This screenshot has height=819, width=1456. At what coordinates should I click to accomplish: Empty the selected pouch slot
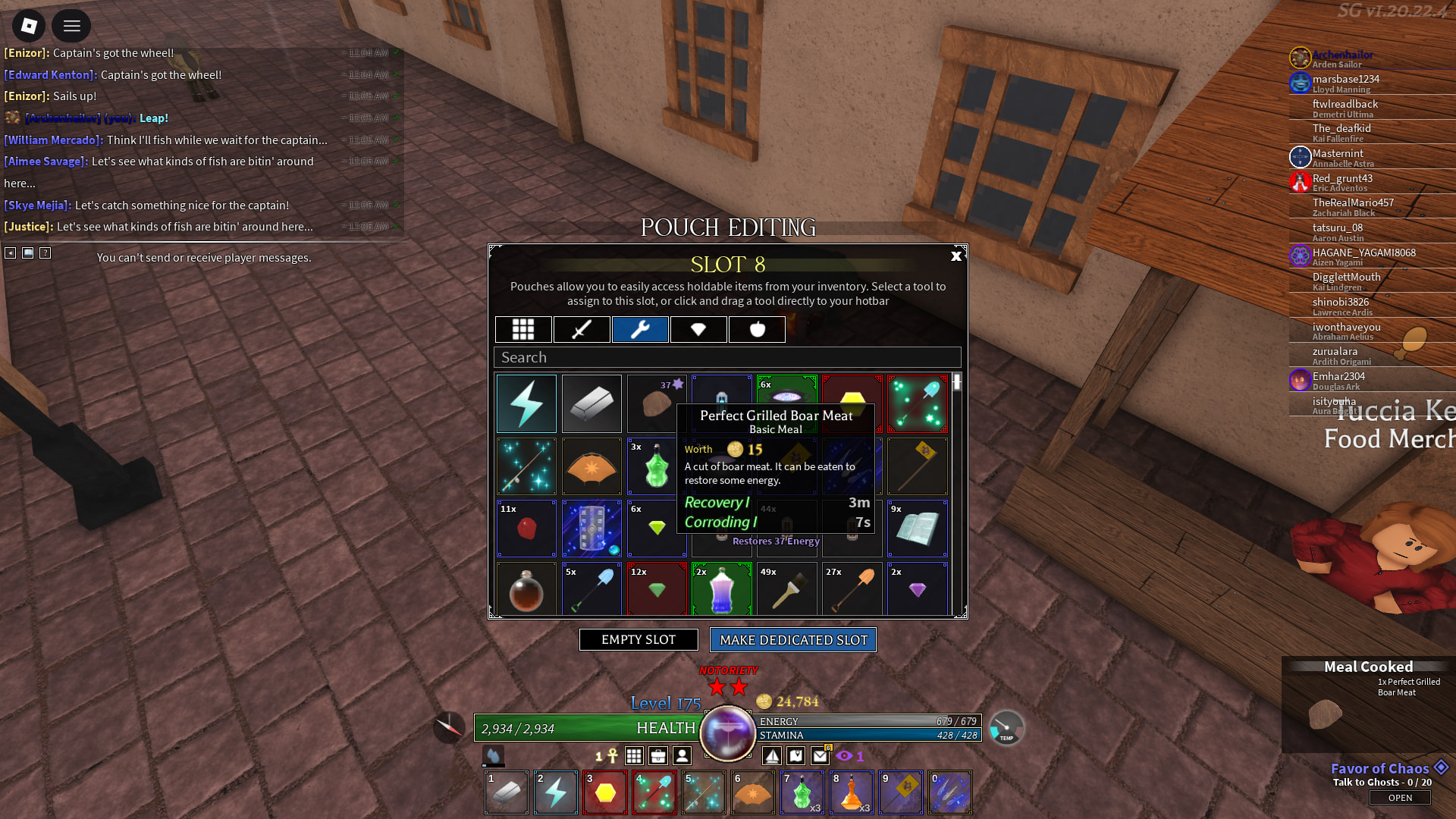(x=639, y=640)
